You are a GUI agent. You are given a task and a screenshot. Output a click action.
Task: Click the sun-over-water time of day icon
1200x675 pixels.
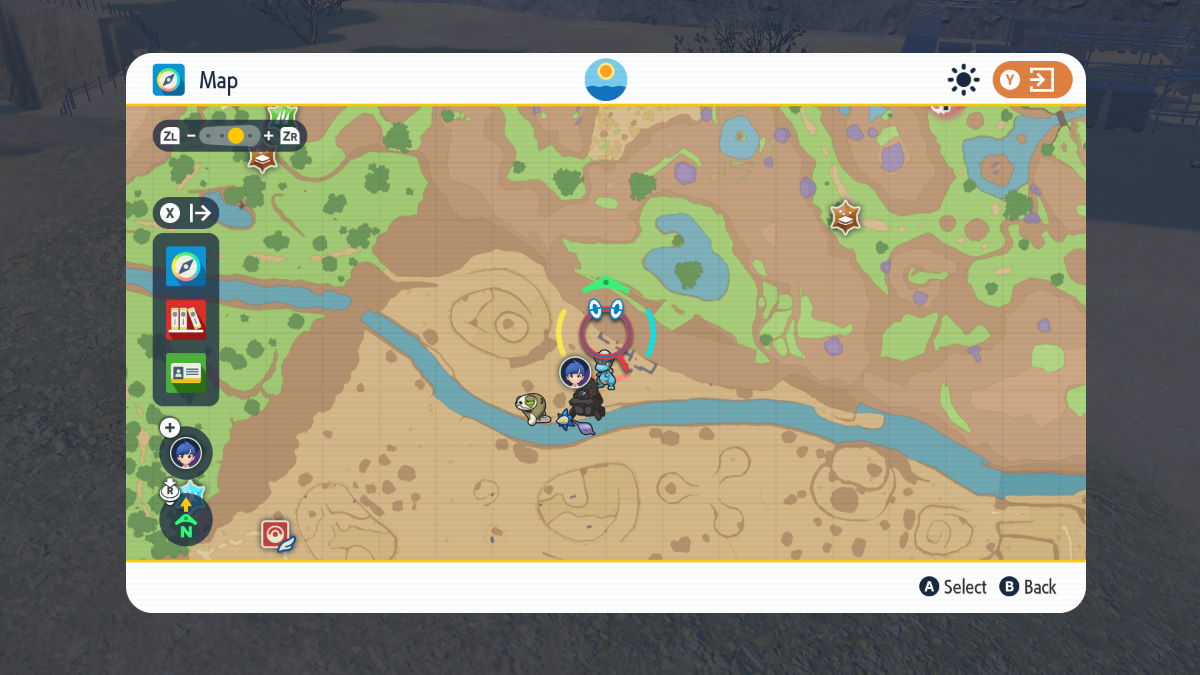pos(605,80)
